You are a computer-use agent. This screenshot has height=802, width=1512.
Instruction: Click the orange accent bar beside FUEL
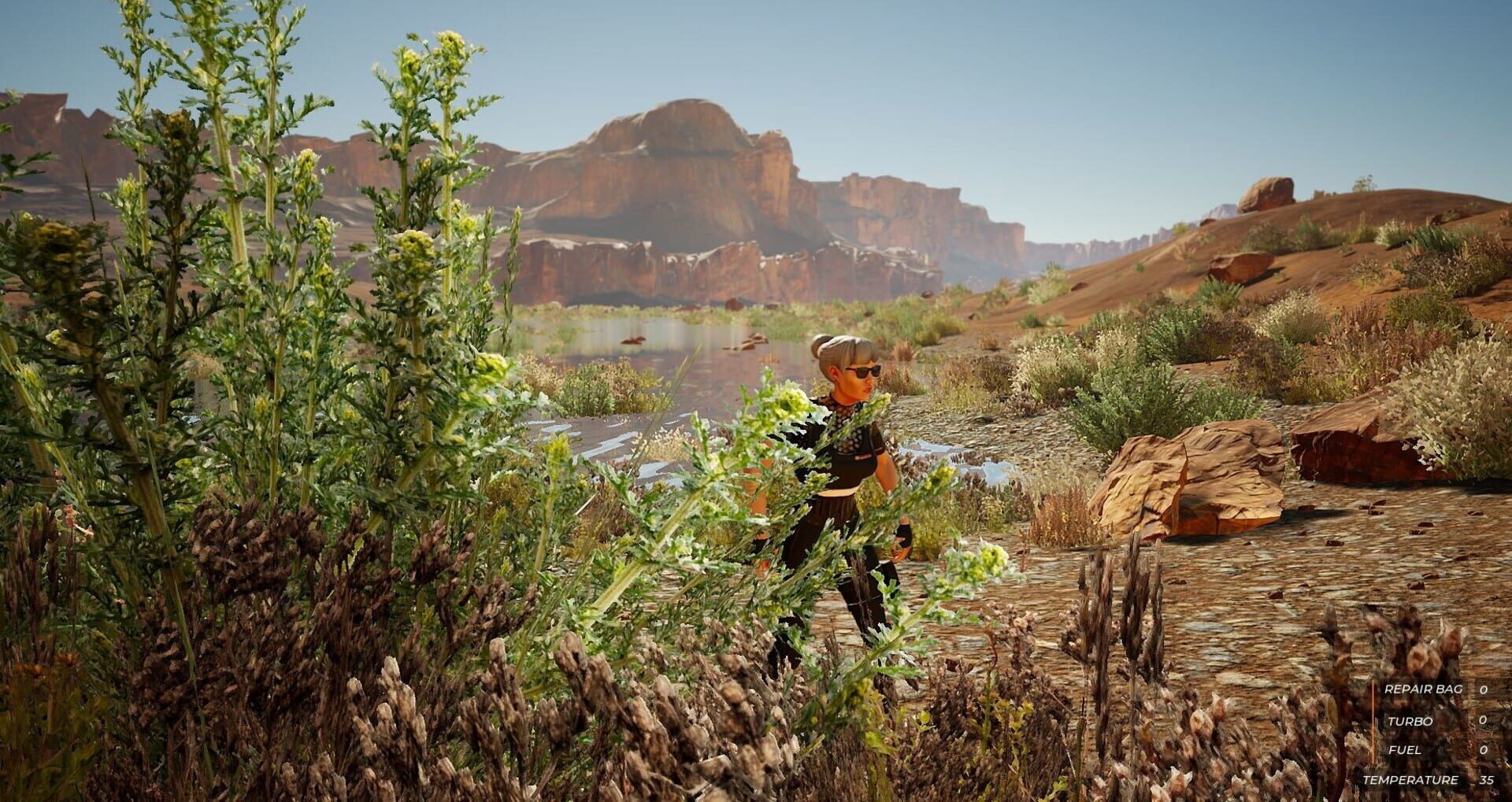pyautogui.click(x=1373, y=750)
